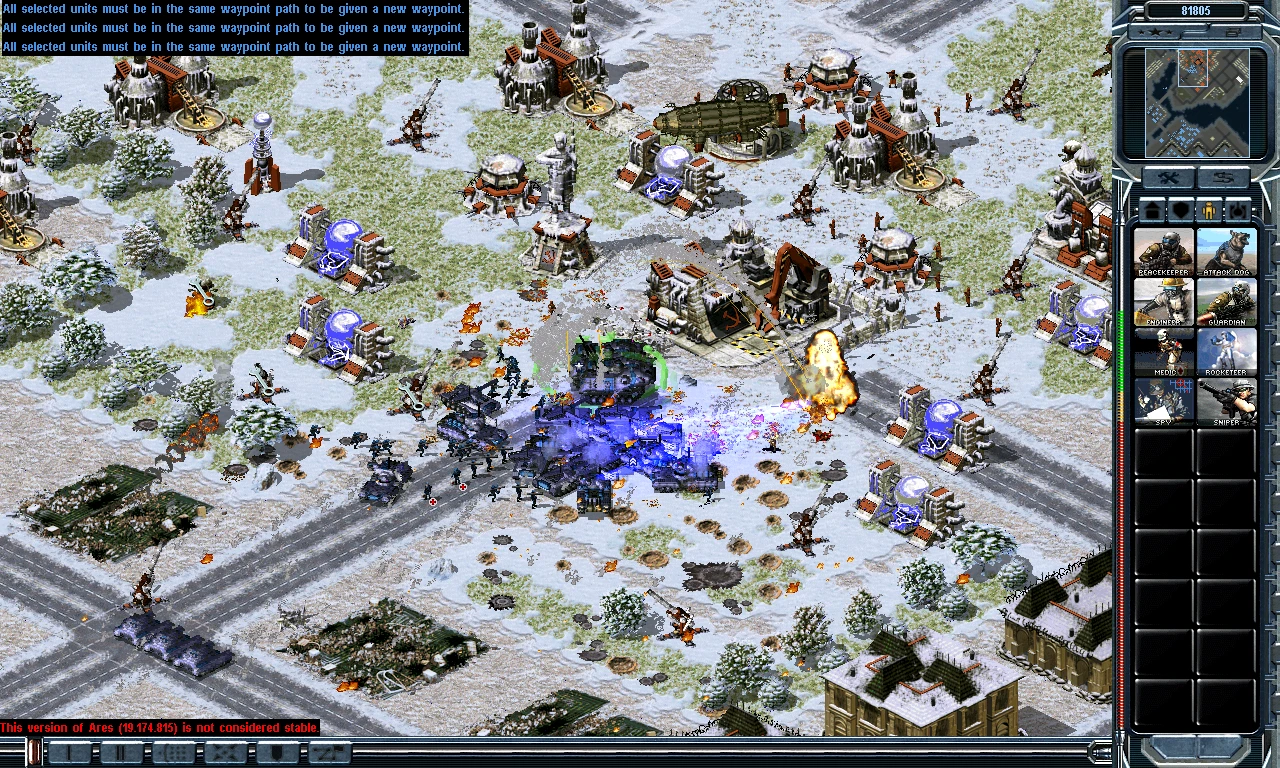Open the defenses tab with shield icon
This screenshot has height=768, width=1280.
click(x=1181, y=211)
